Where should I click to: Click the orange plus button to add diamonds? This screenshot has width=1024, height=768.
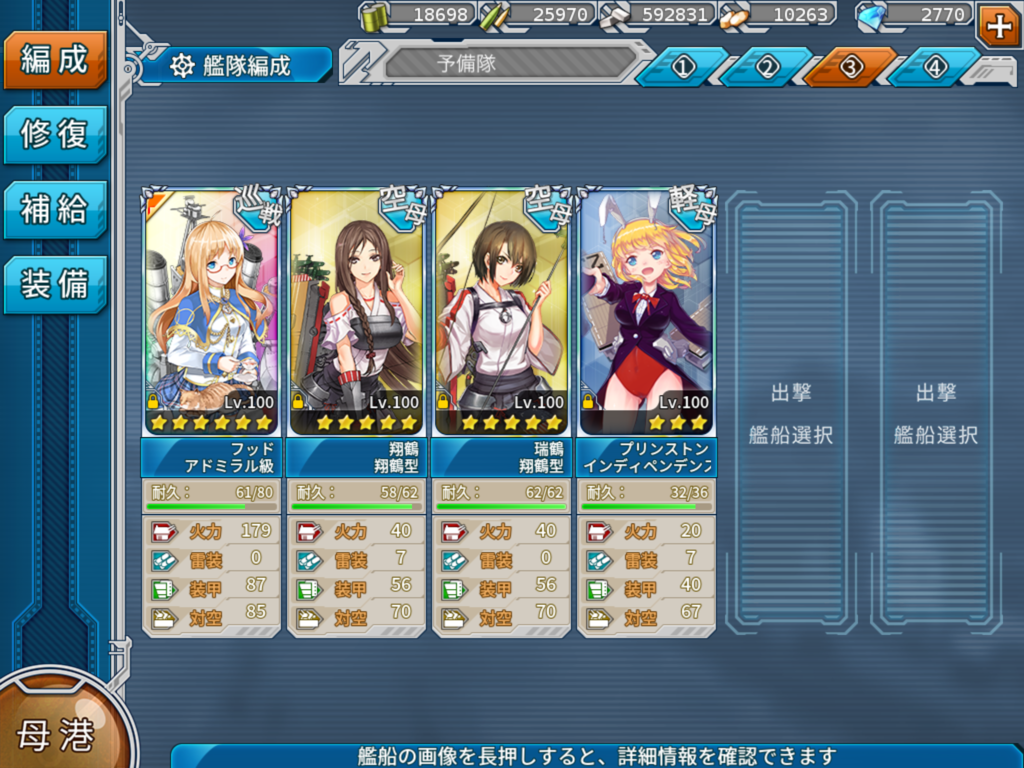click(999, 26)
